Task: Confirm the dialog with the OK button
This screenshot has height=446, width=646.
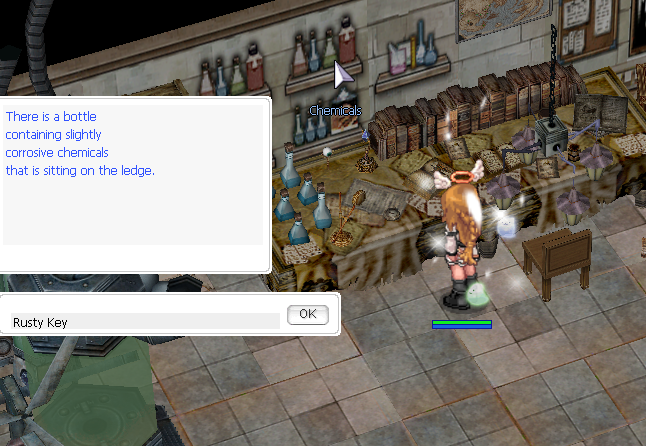Action: [x=307, y=314]
